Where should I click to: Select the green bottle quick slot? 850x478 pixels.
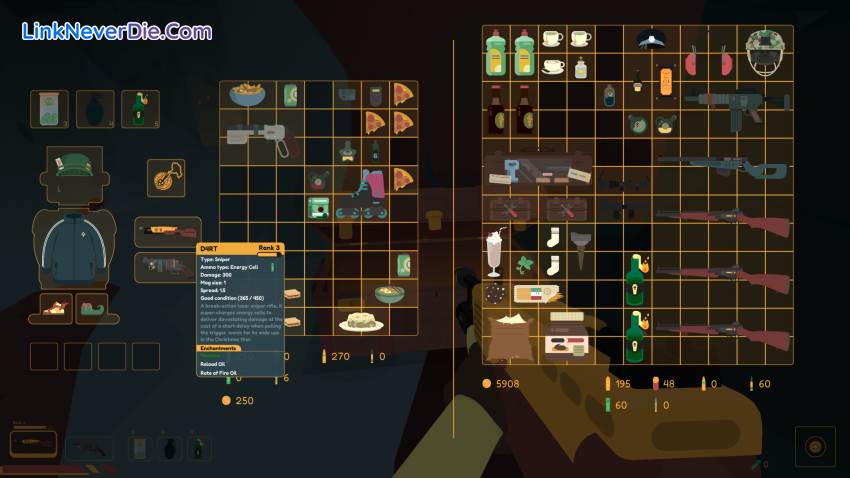tap(139, 108)
